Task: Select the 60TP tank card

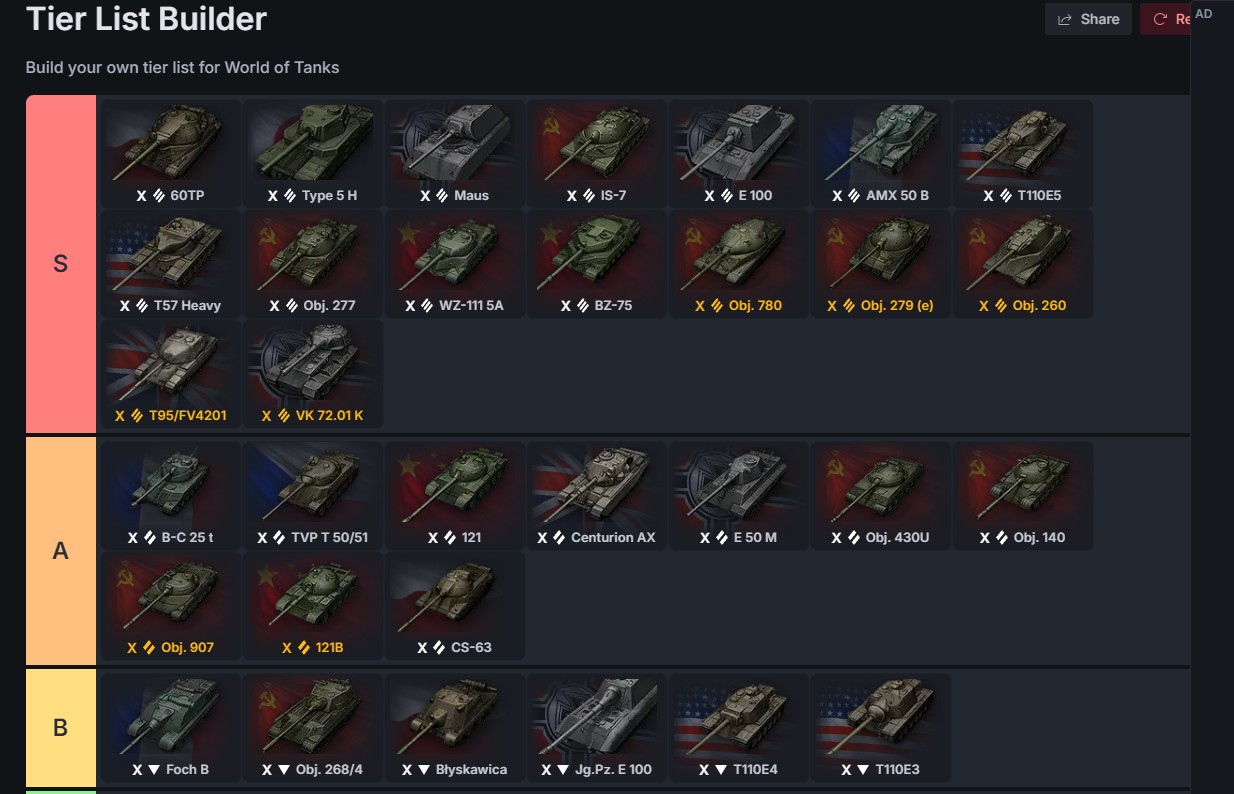Action: [171, 152]
